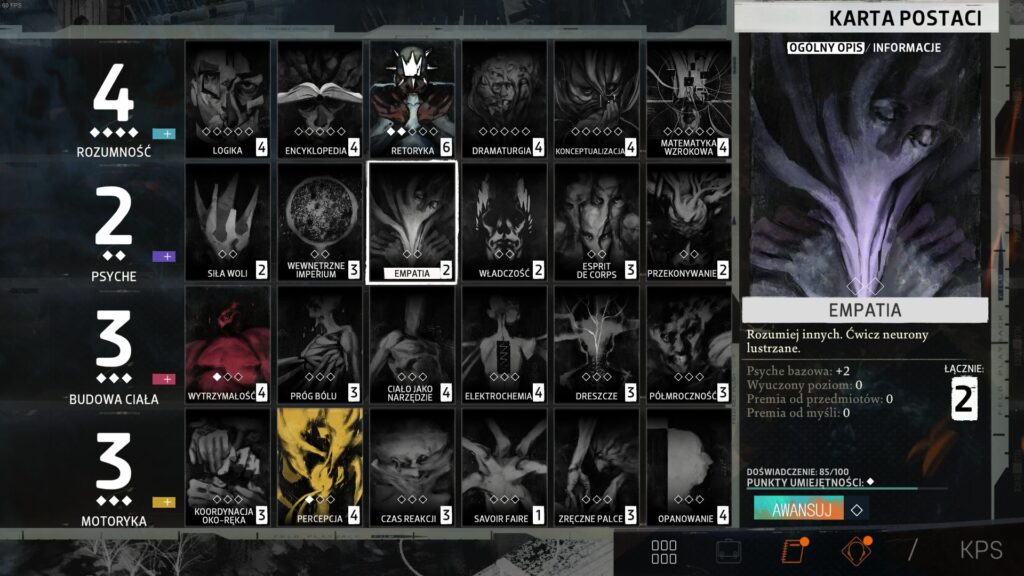The width and height of the screenshot is (1024, 576).
Task: Open the inventory briefcase icon
Action: (727, 551)
